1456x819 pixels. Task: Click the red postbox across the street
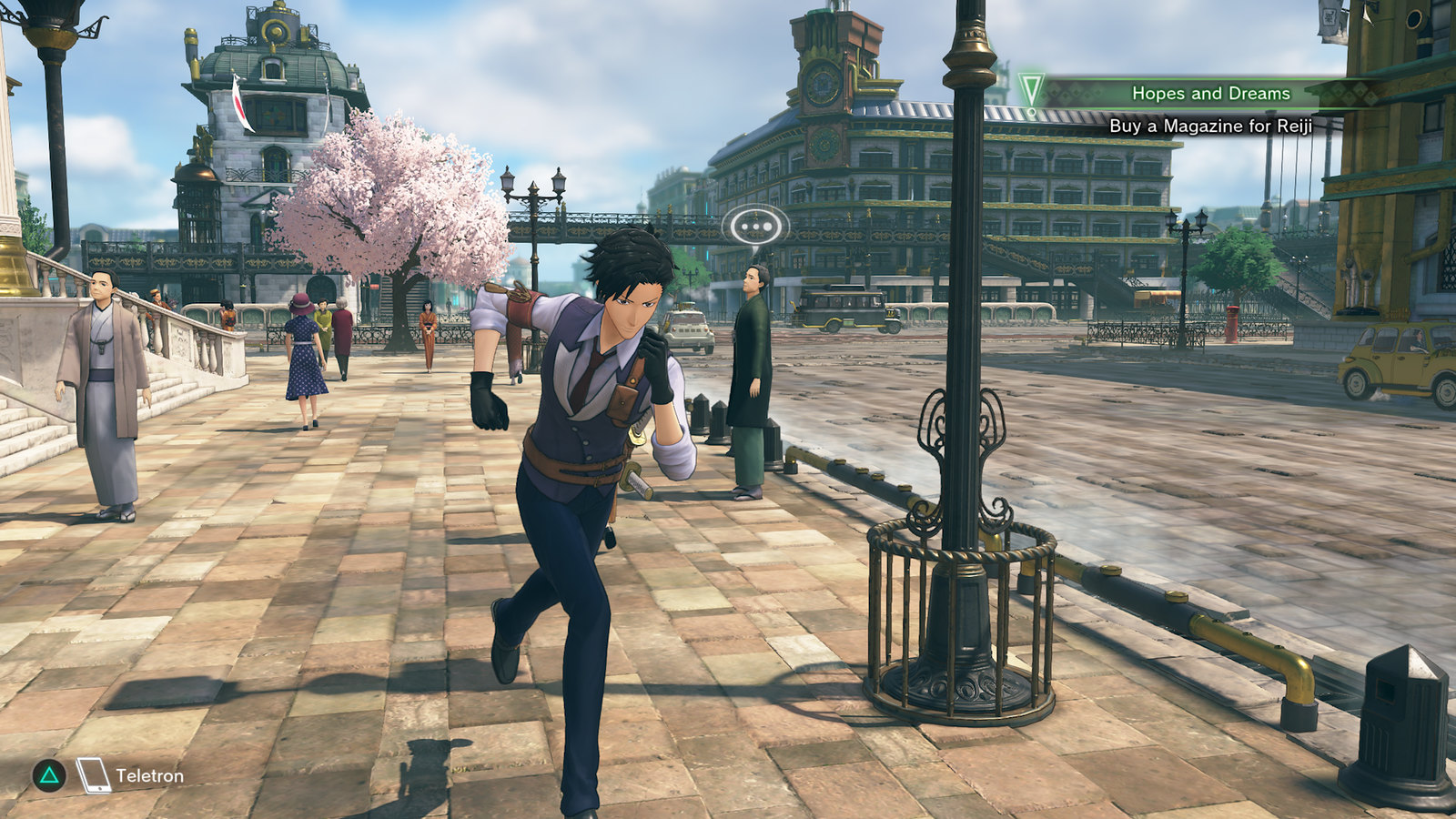1232,323
